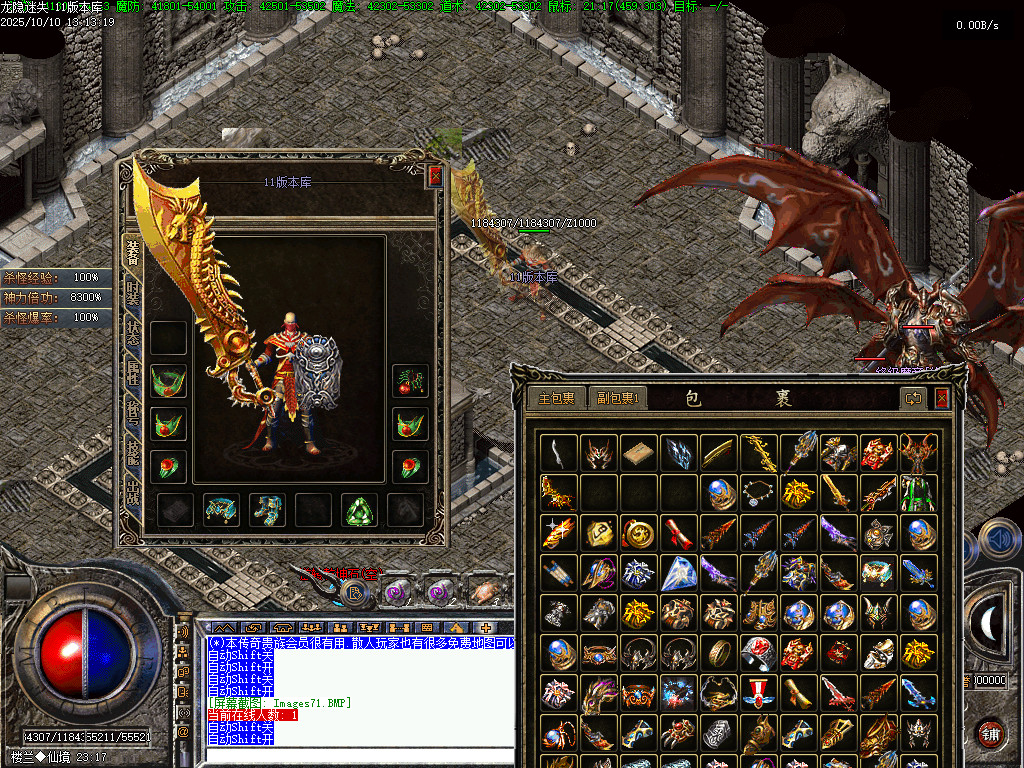Screen dimensions: 1024x768
Task: Click the inventory sort arrows button
Action: (913, 398)
